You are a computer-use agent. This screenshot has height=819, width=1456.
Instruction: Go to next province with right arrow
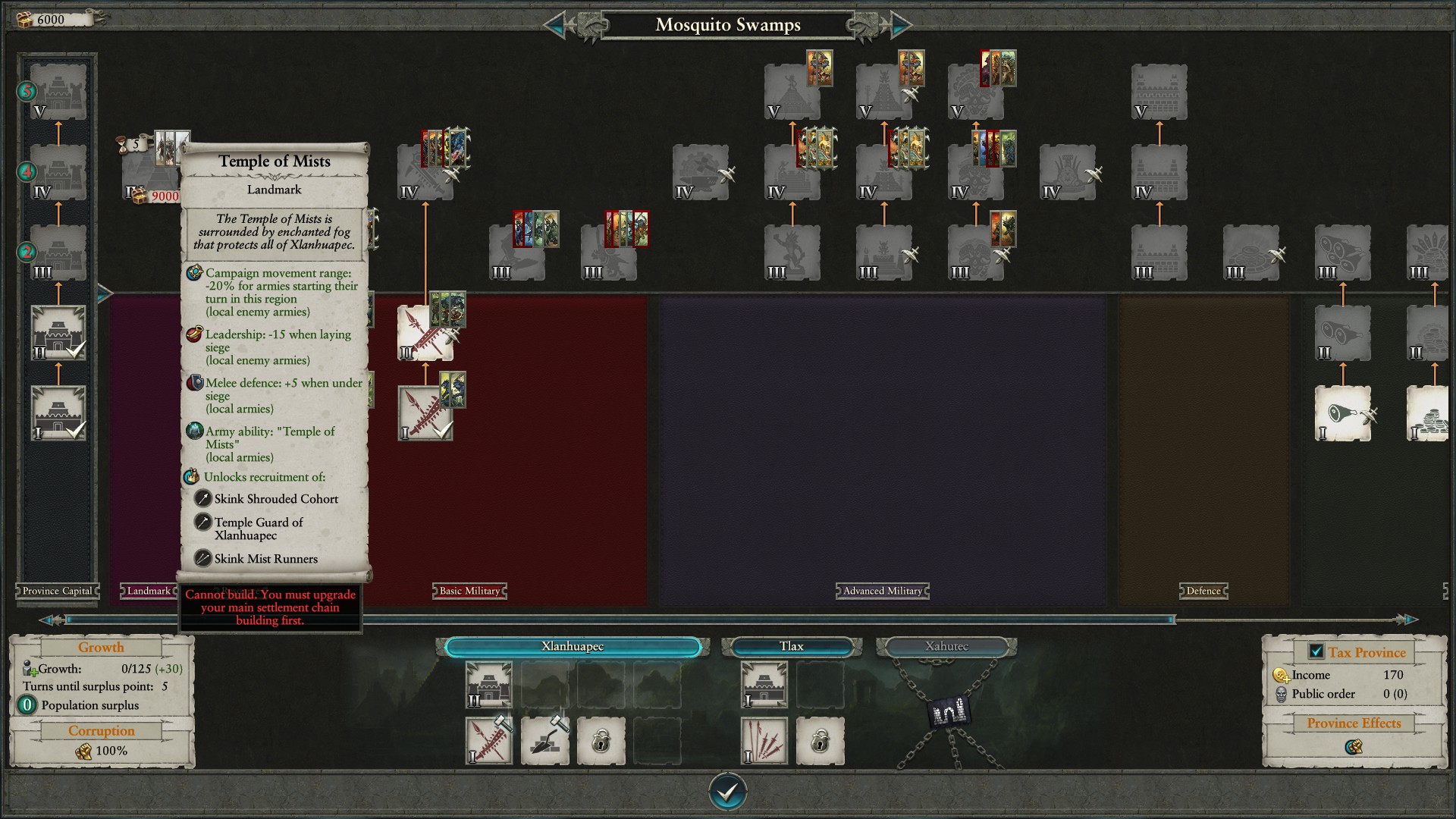900,25
